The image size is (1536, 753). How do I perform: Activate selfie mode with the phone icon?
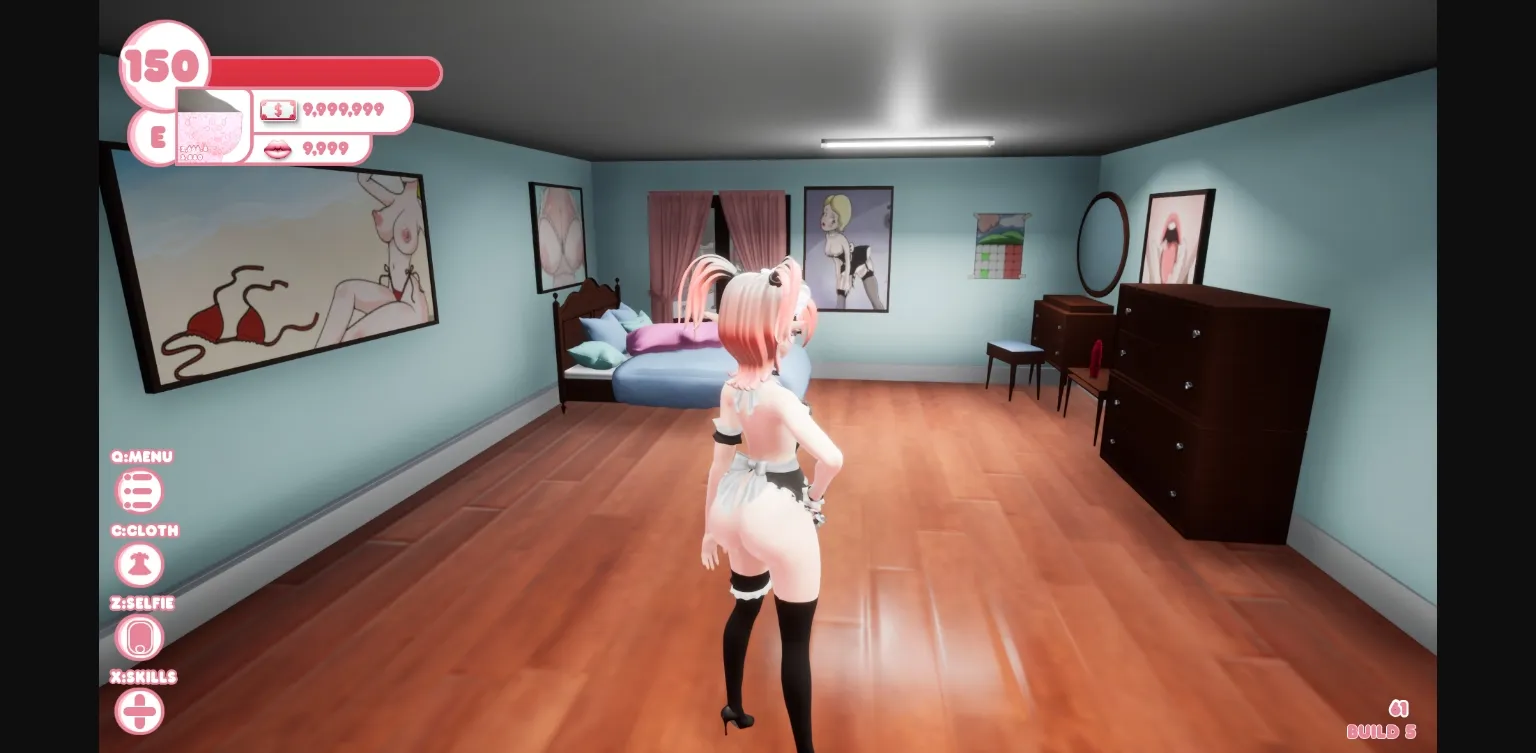pos(139,637)
